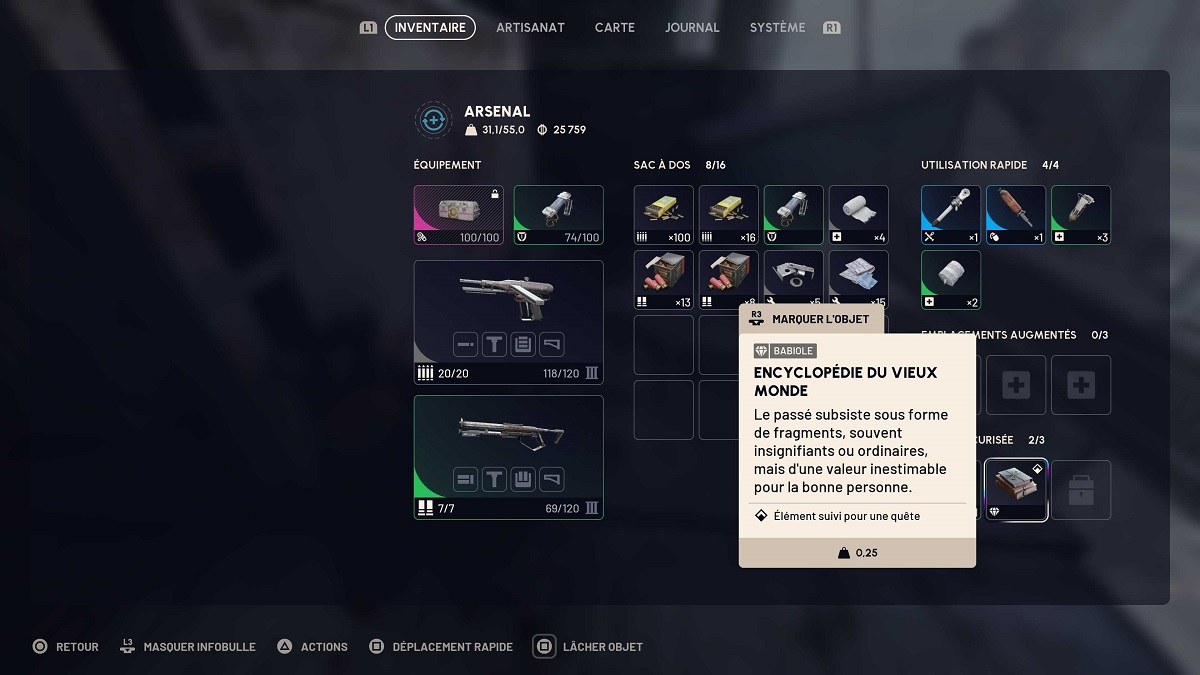Select the equipped shield showing 74/100
The width and height of the screenshot is (1200, 675).
click(558, 215)
